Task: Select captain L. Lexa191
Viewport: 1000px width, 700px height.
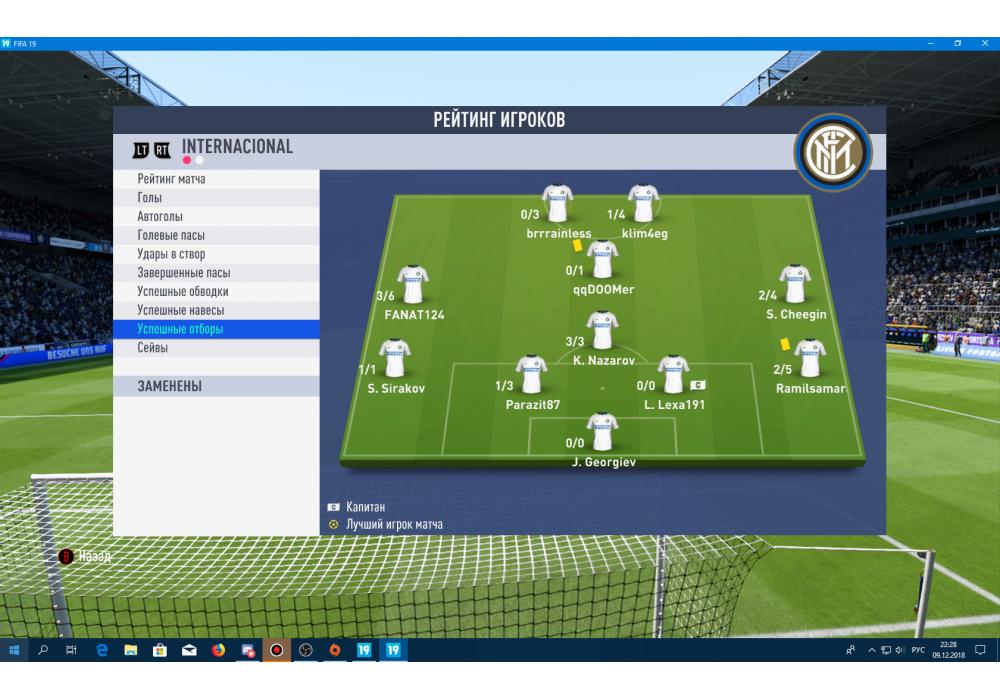Action: click(673, 375)
